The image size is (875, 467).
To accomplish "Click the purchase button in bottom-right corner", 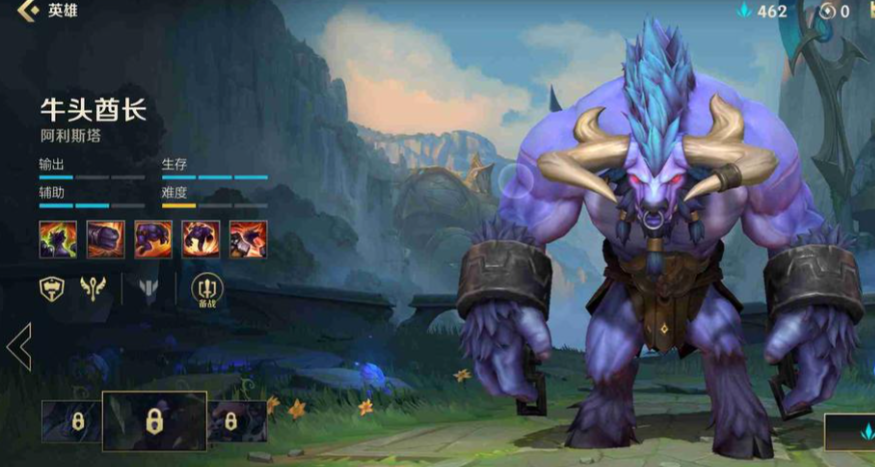I will click(850, 432).
